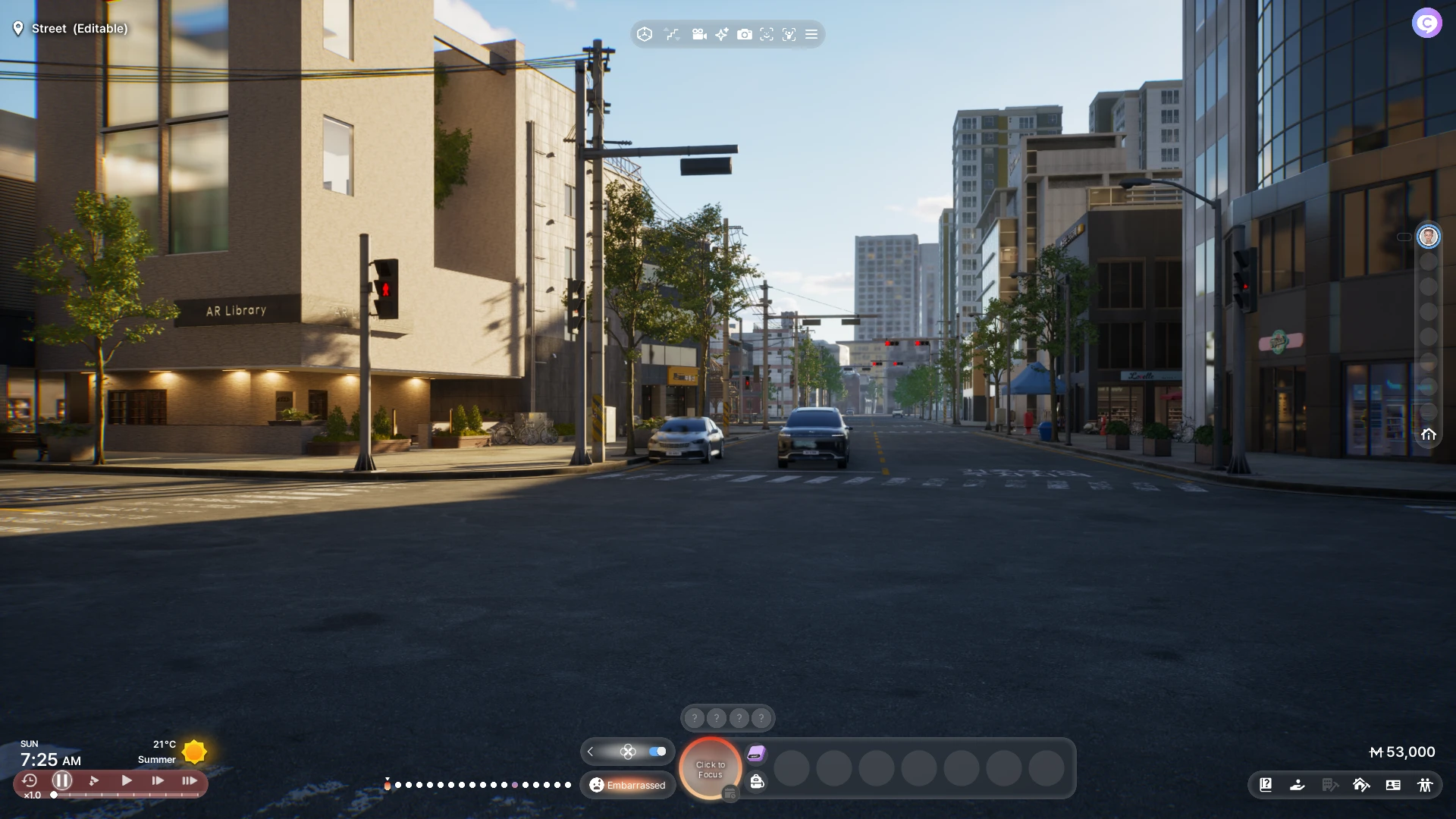Screen dimensions: 1456x819
Task: Open the purple phone icon
Action: (756, 753)
